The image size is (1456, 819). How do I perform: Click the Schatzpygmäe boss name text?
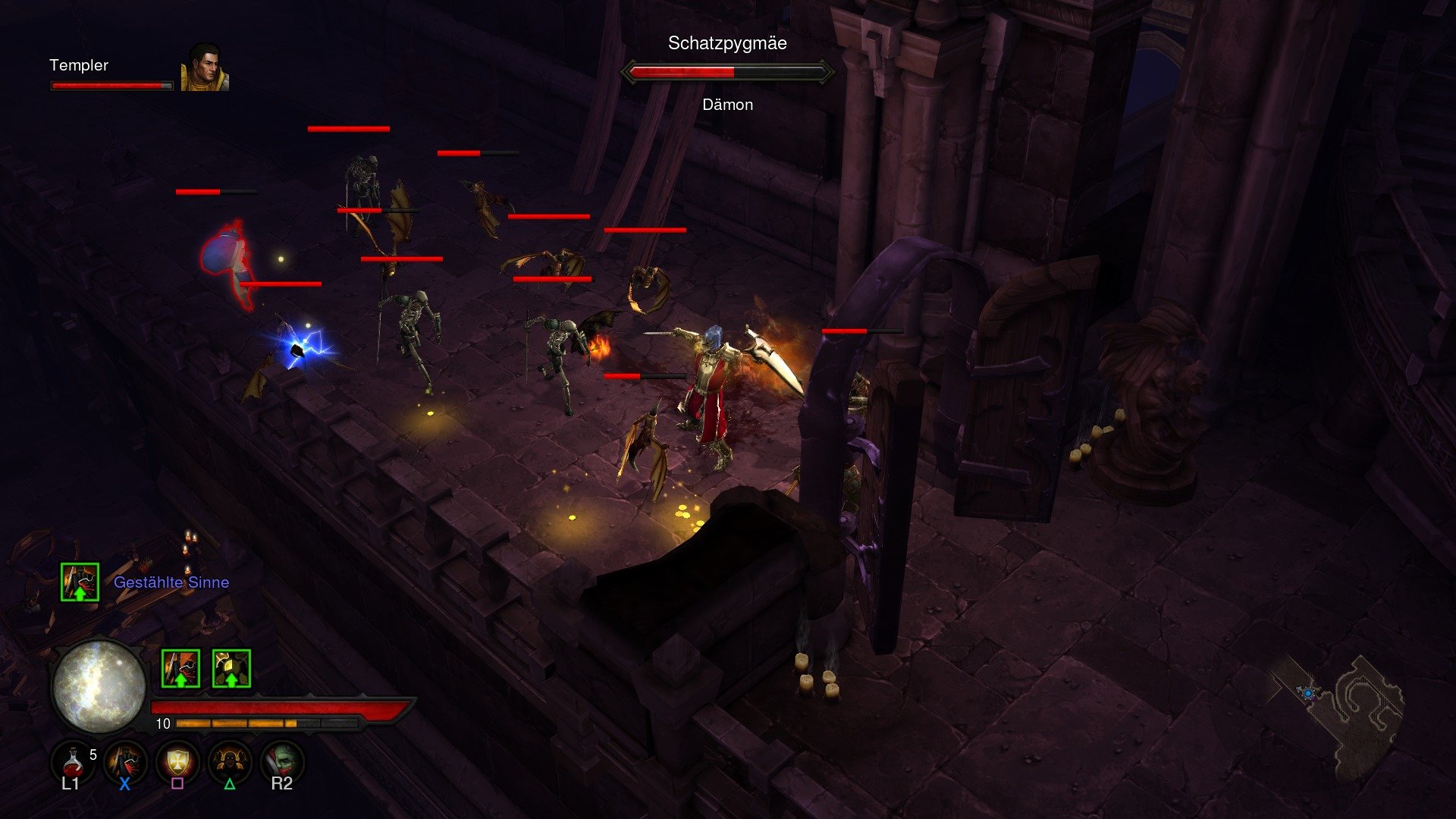pyautogui.click(x=726, y=44)
